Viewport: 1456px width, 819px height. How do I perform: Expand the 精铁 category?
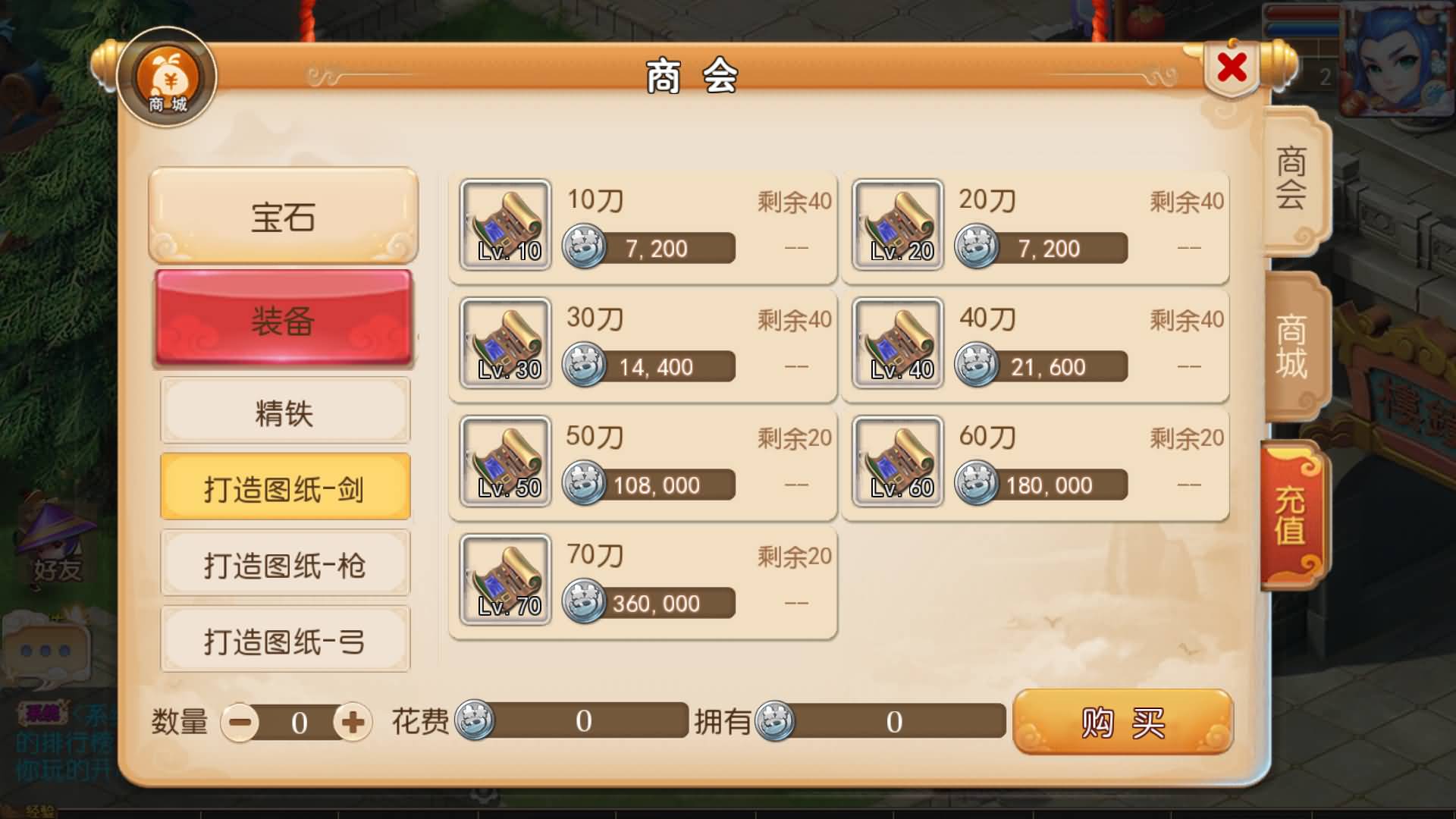click(286, 410)
